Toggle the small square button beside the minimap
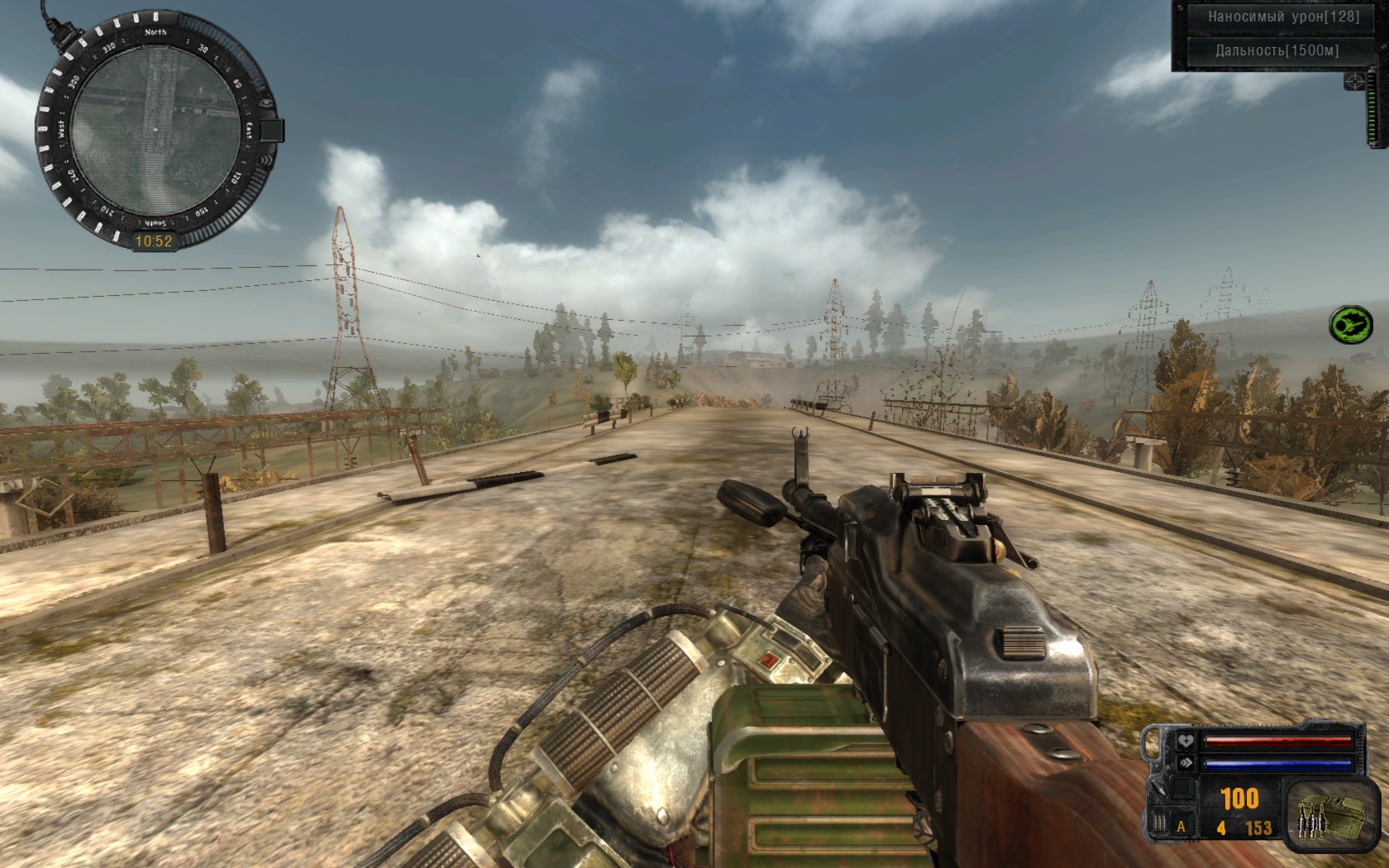The width and height of the screenshot is (1389, 868). pos(271,129)
